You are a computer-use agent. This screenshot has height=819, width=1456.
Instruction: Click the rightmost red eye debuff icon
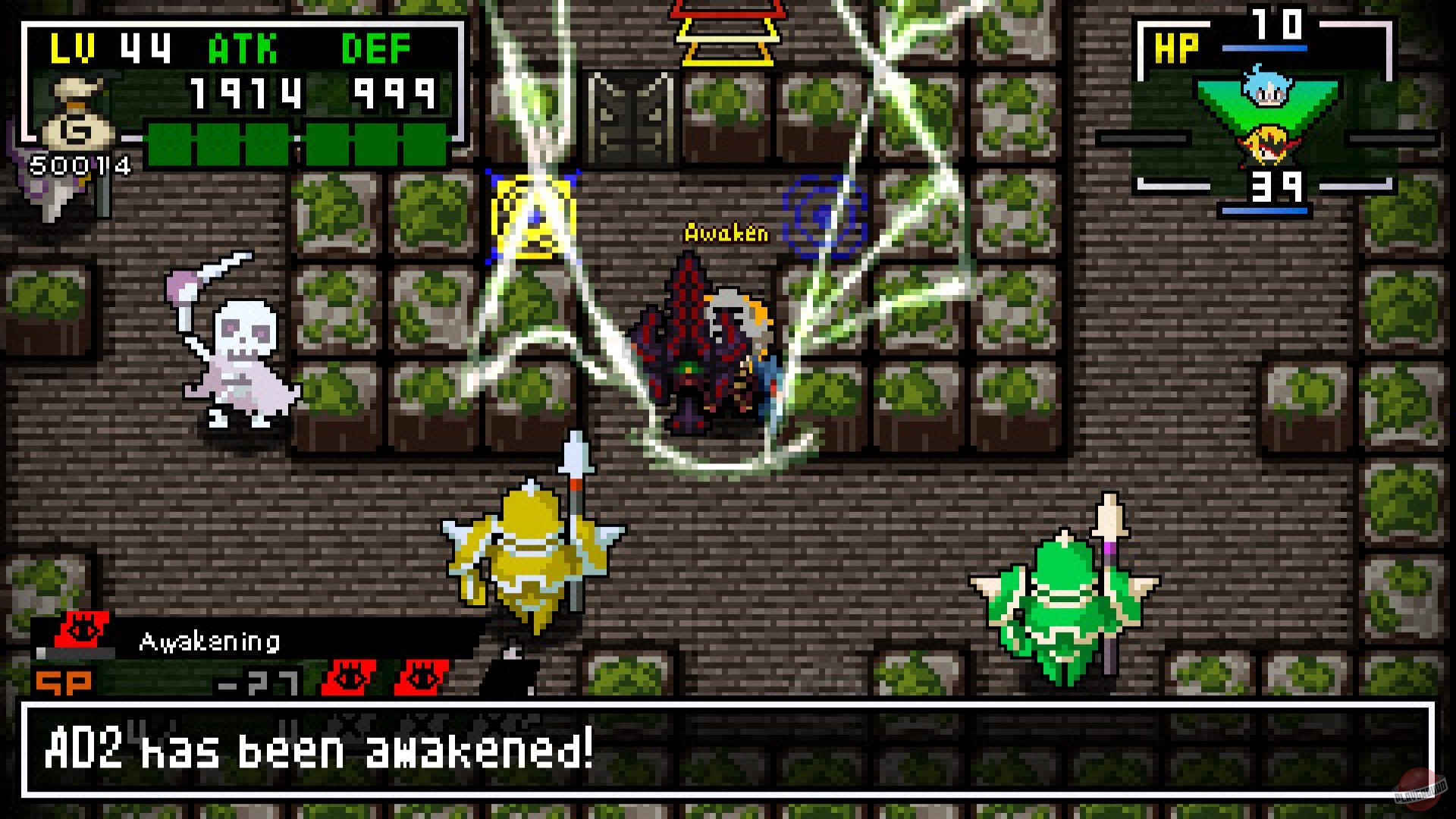422,676
